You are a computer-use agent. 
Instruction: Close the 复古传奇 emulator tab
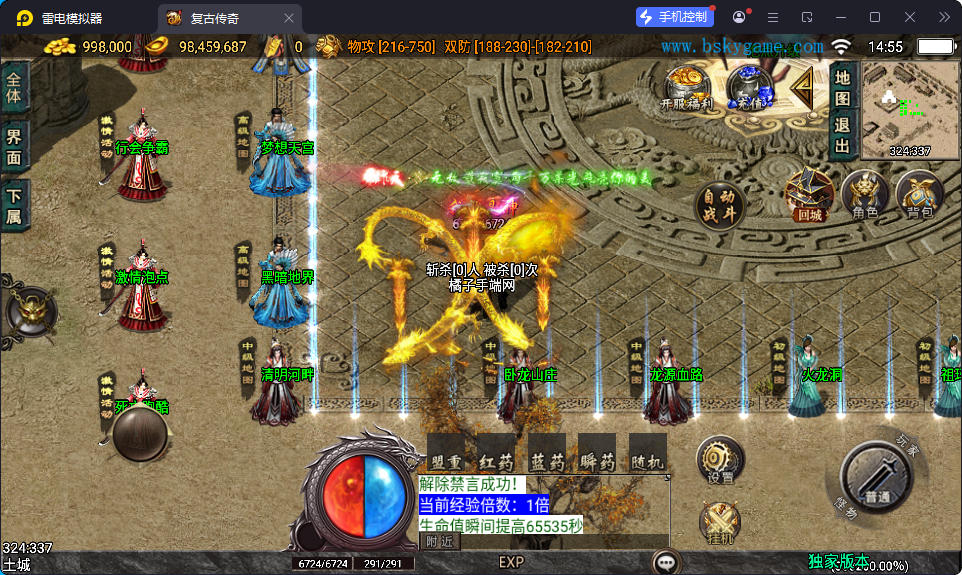click(x=289, y=17)
